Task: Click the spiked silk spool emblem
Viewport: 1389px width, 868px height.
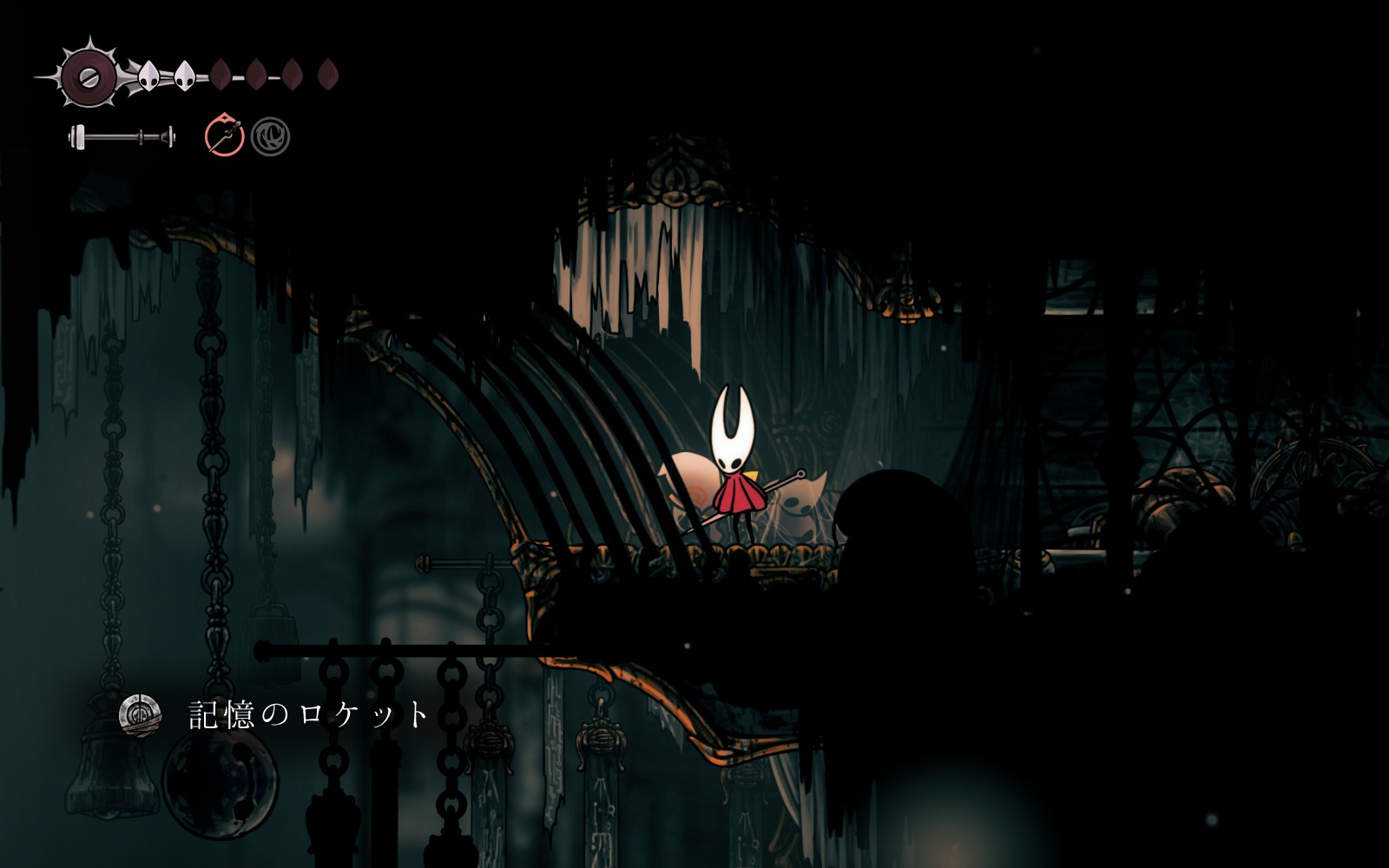Action: [88, 76]
